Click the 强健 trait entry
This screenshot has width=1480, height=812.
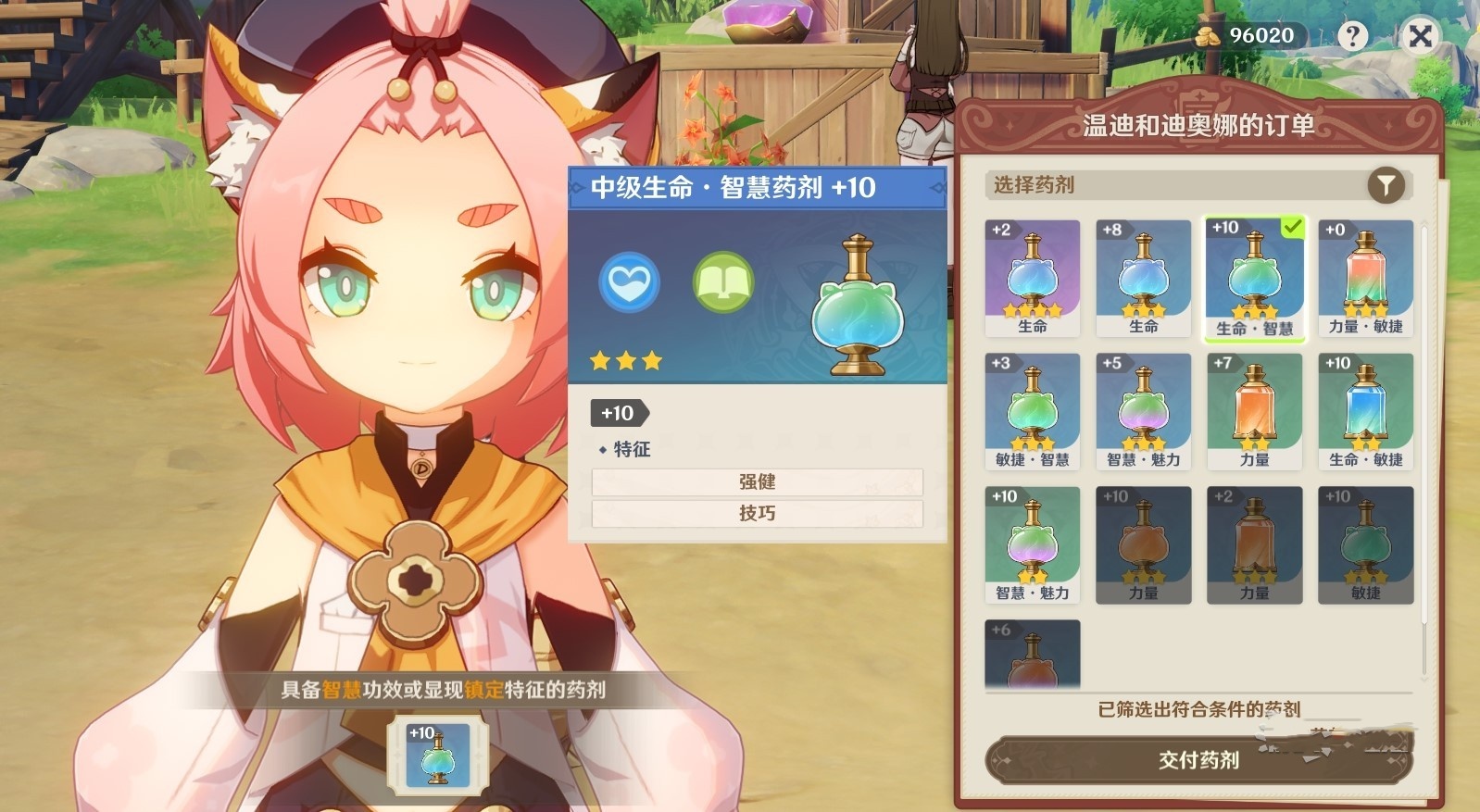(x=757, y=481)
